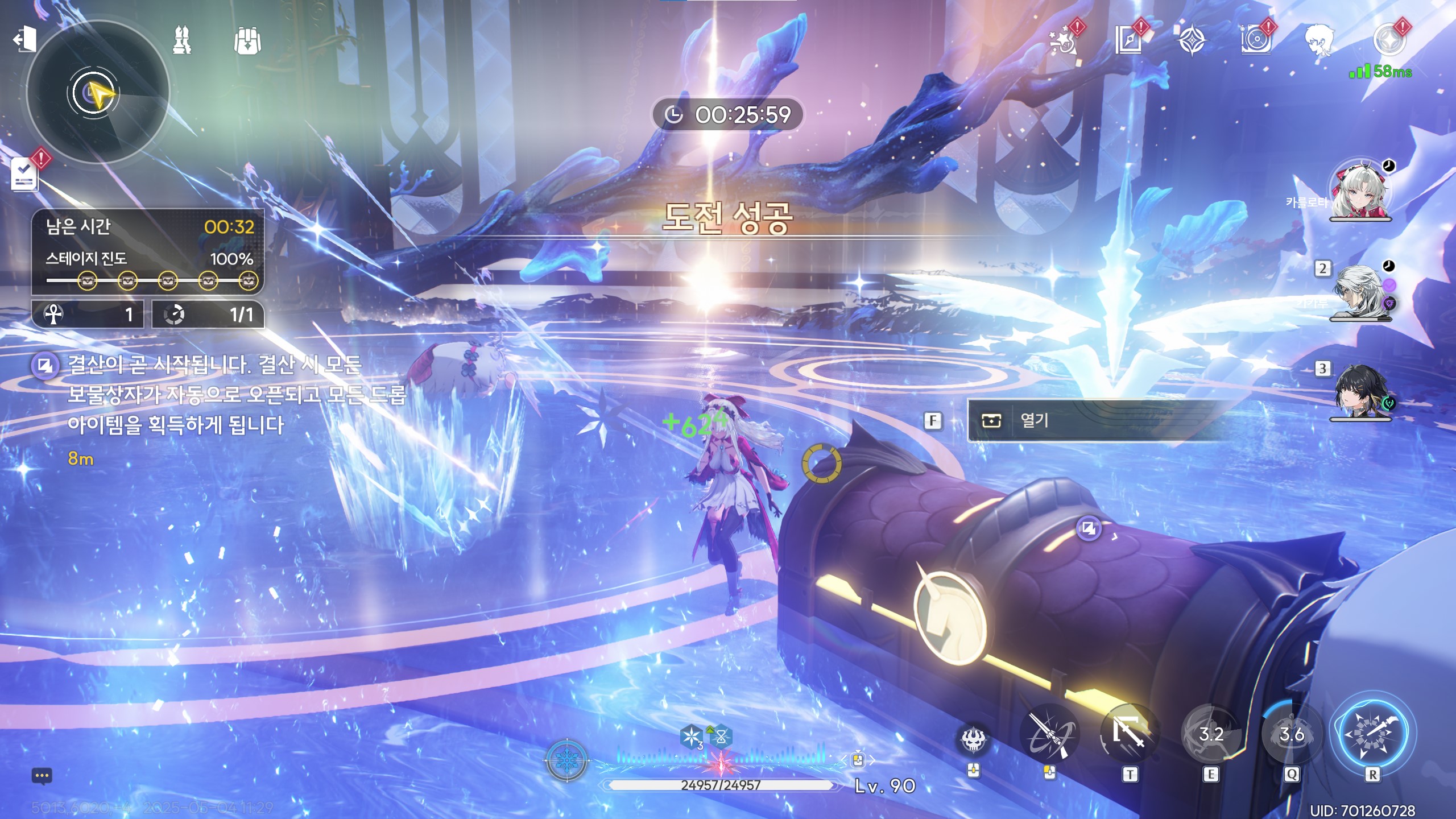Open the turntable disc icon

point(1255,41)
